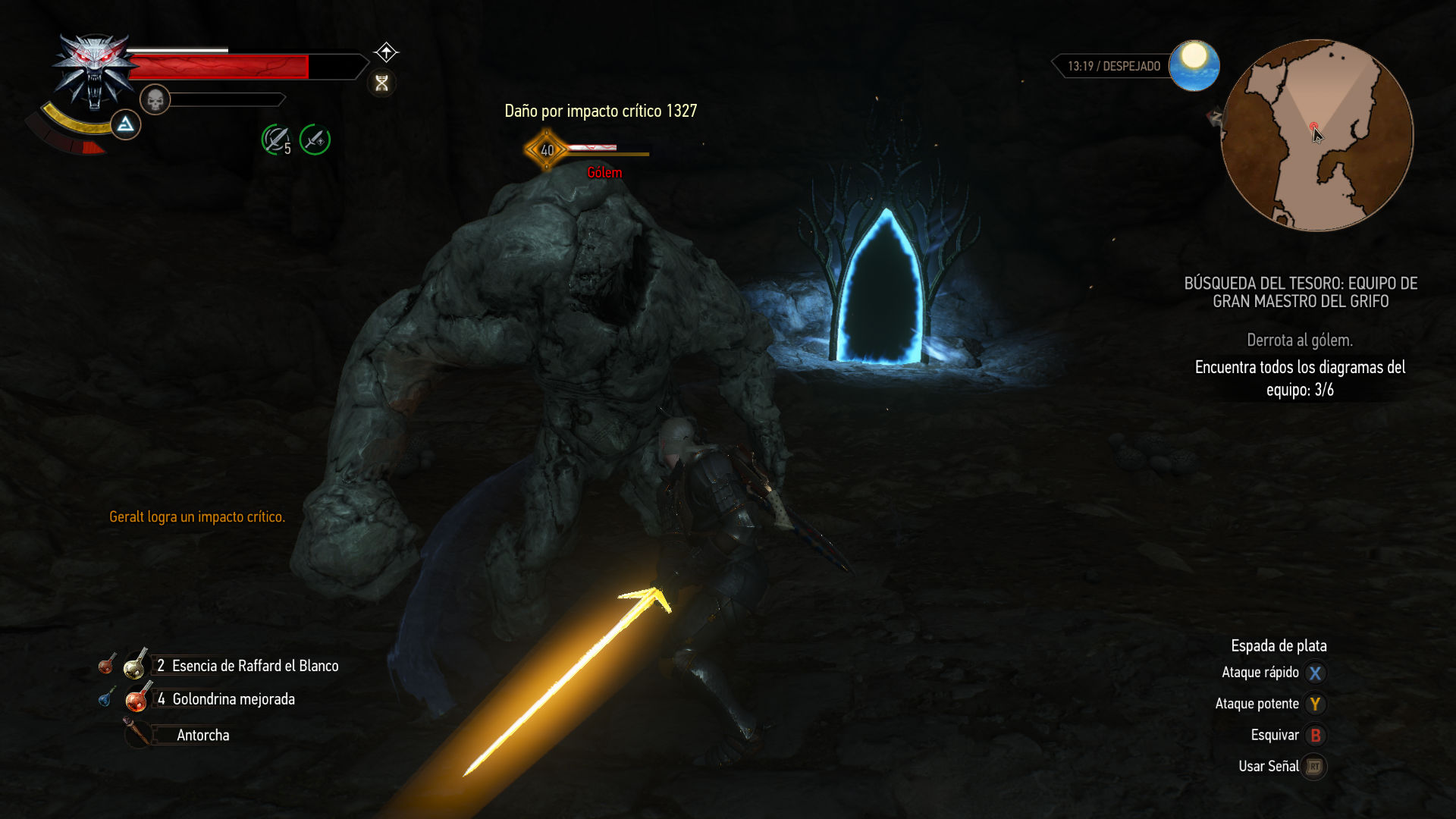
Task: Click the second green sword buff icon
Action: 315,140
